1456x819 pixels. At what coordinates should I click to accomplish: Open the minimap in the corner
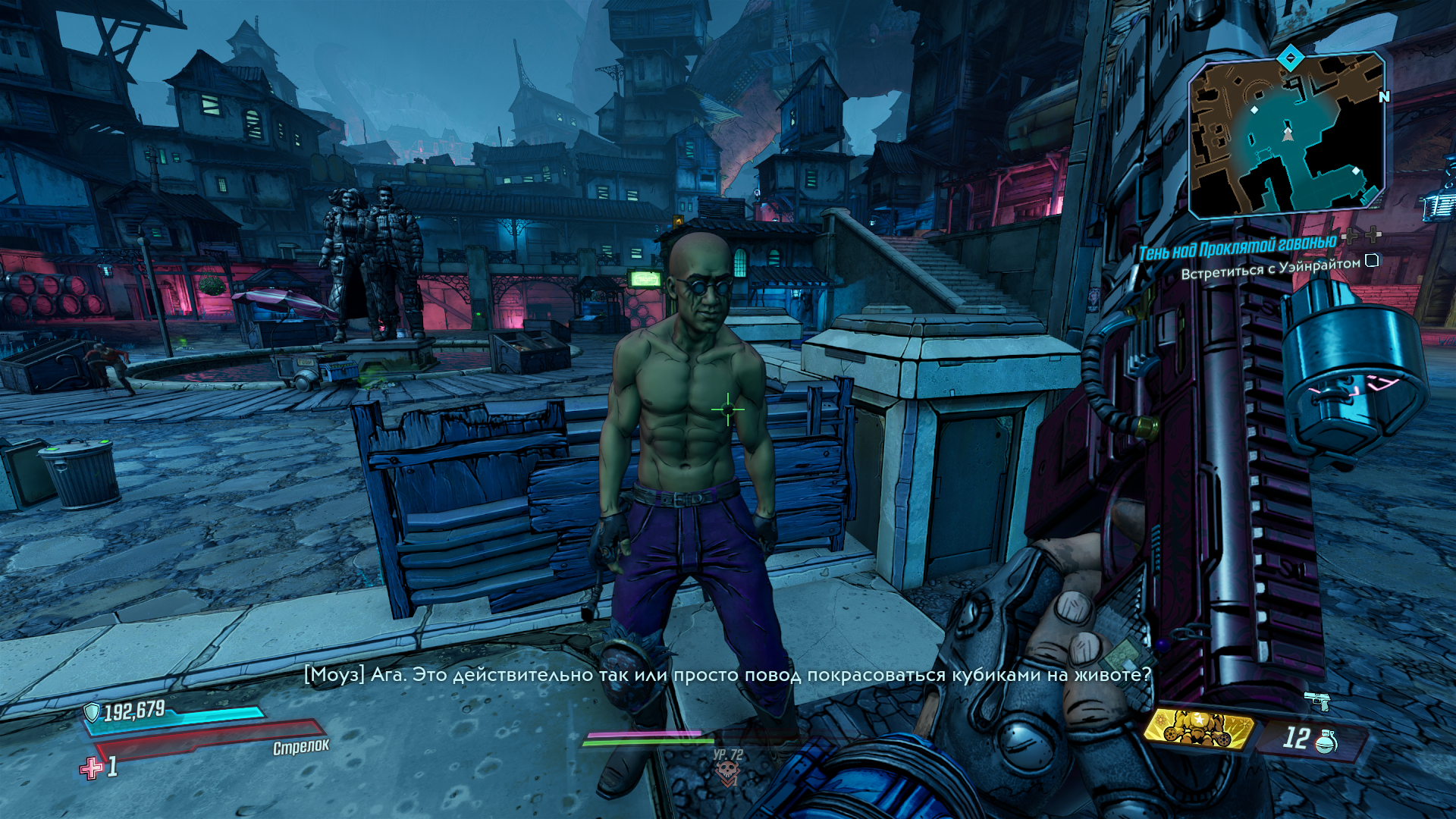(x=1286, y=136)
